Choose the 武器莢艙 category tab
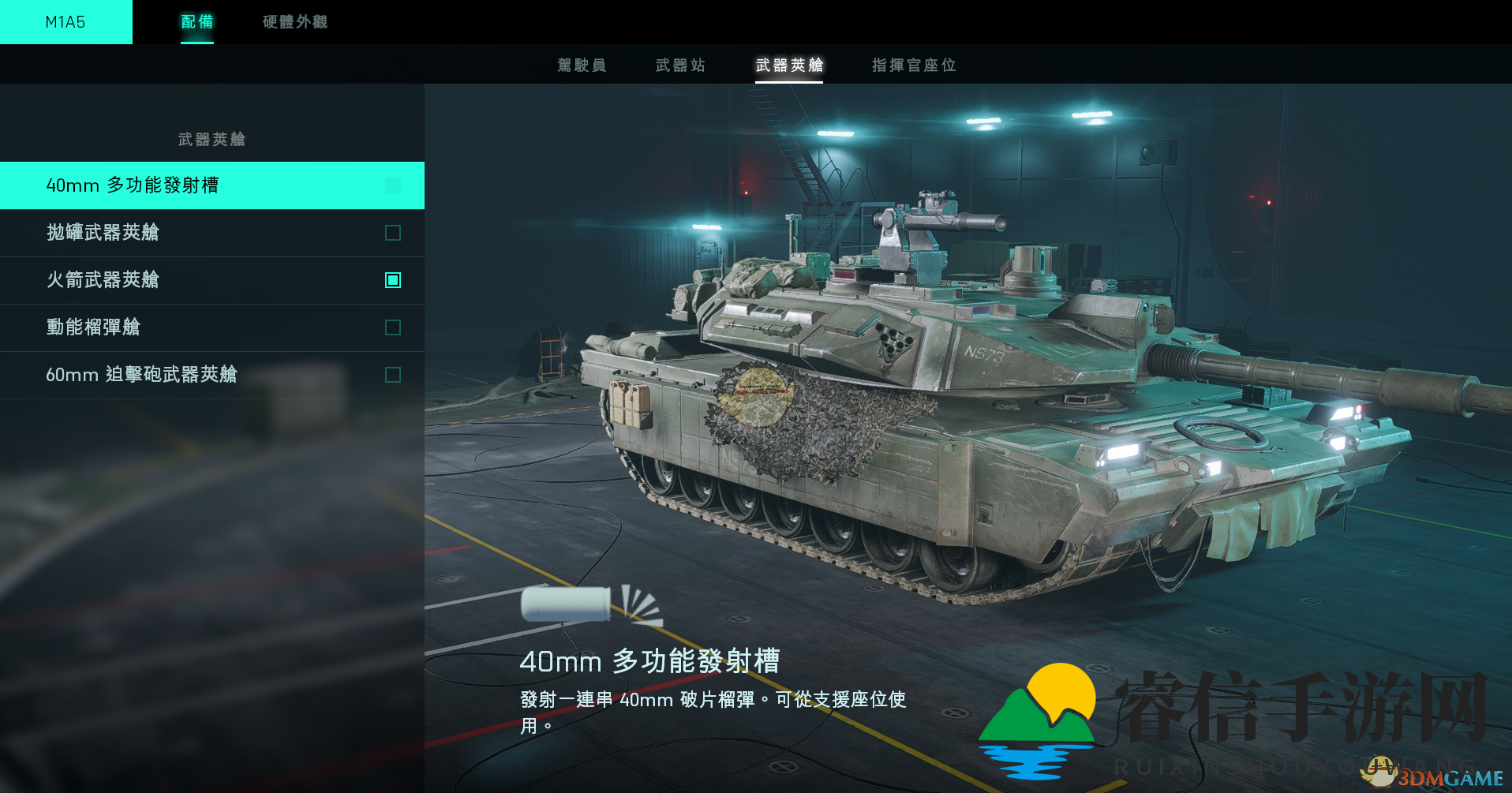The width and height of the screenshot is (1512, 793). click(x=789, y=65)
